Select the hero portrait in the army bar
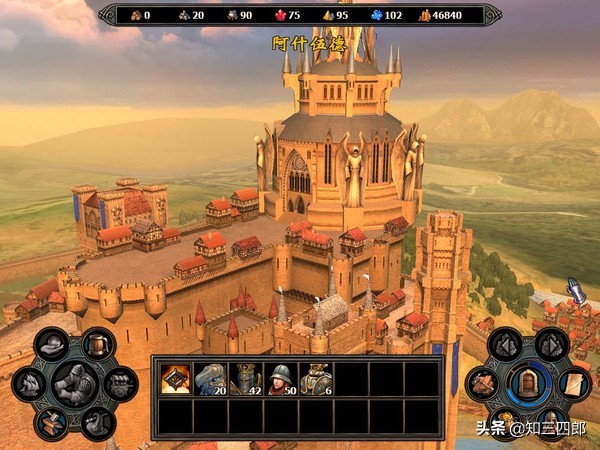This screenshot has height=450, width=600. coord(176,378)
